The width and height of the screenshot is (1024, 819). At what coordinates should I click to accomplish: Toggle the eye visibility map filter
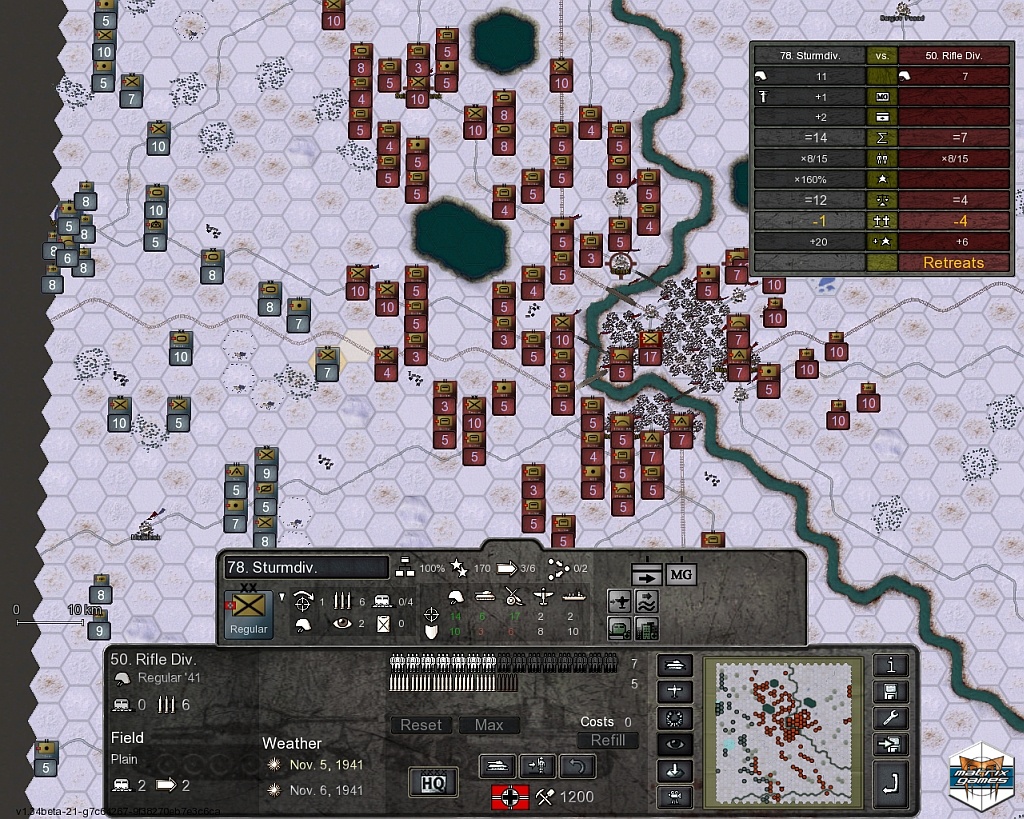click(x=675, y=744)
